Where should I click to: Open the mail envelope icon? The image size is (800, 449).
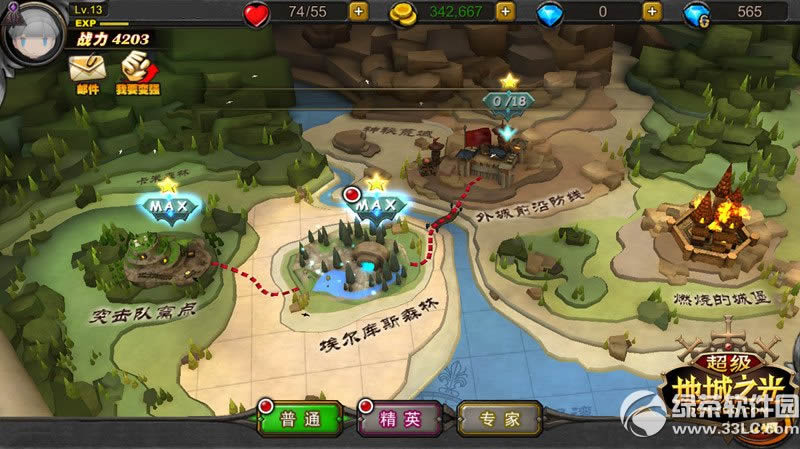[x=85, y=68]
